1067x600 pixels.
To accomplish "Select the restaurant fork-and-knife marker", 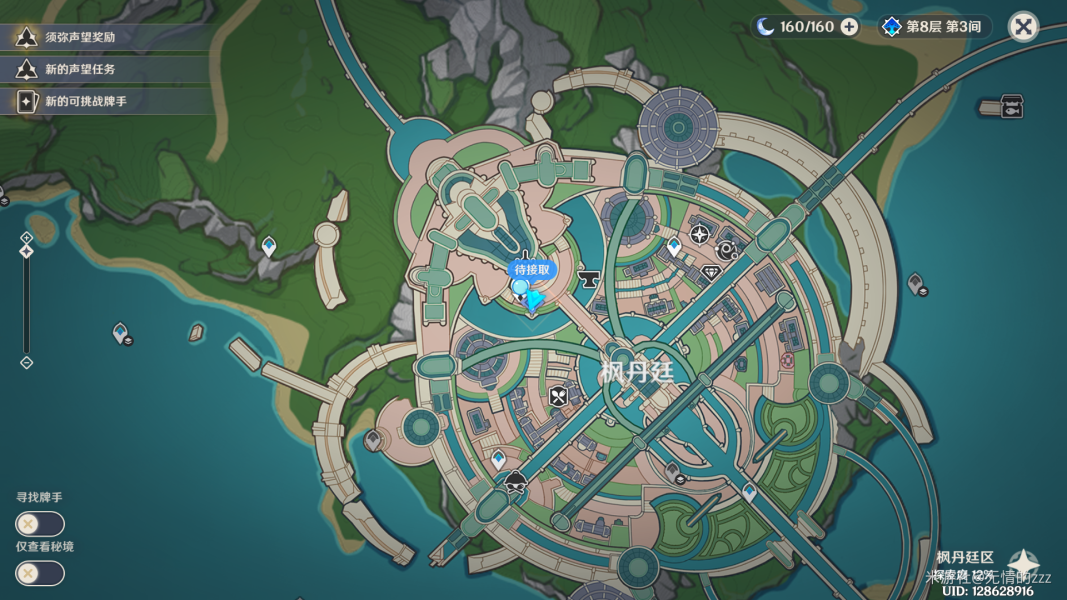I will [558, 397].
